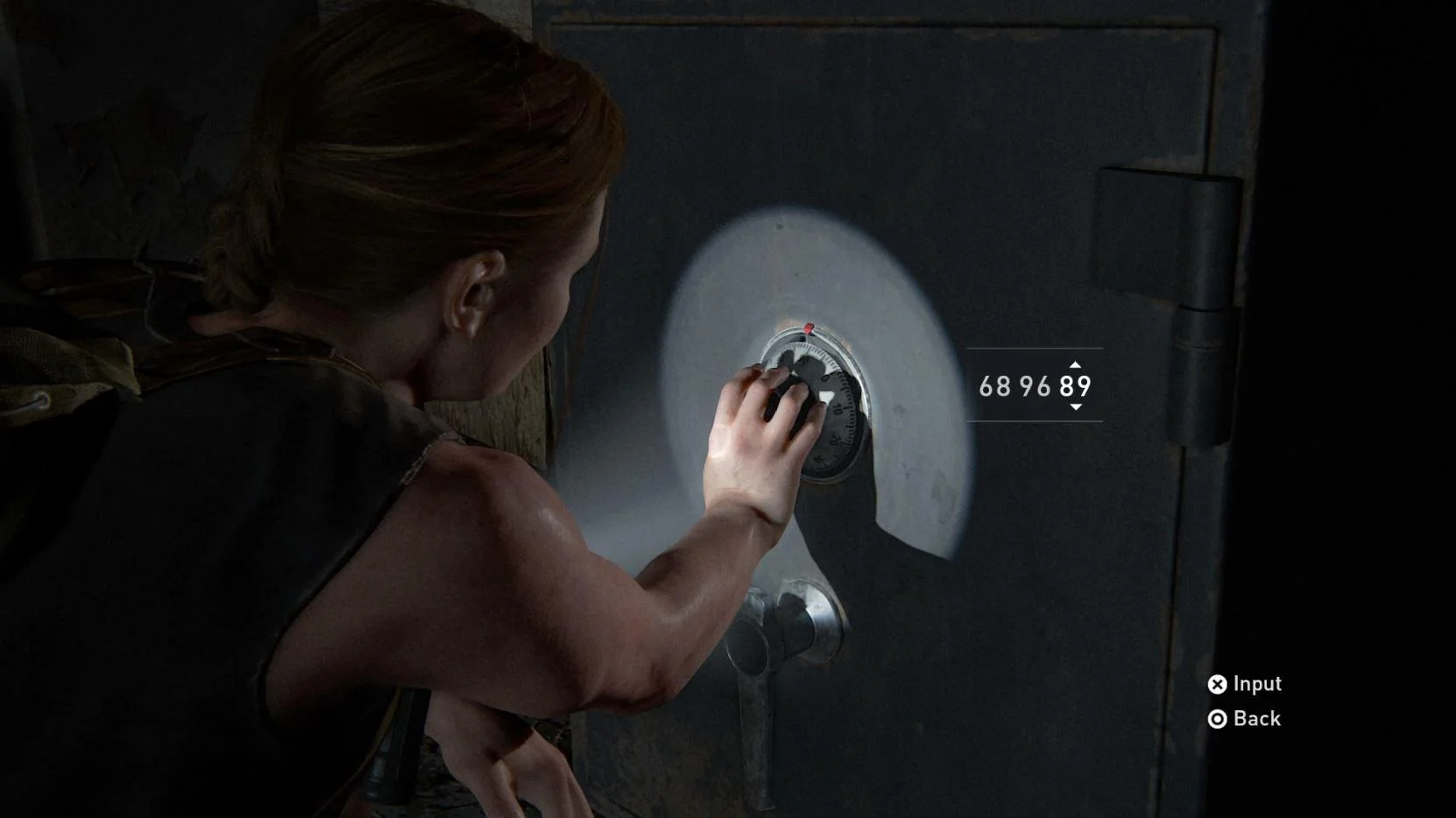The height and width of the screenshot is (818, 1456).
Task: Increment the highlighted digit with the up arrow
Action: pyautogui.click(x=1076, y=367)
